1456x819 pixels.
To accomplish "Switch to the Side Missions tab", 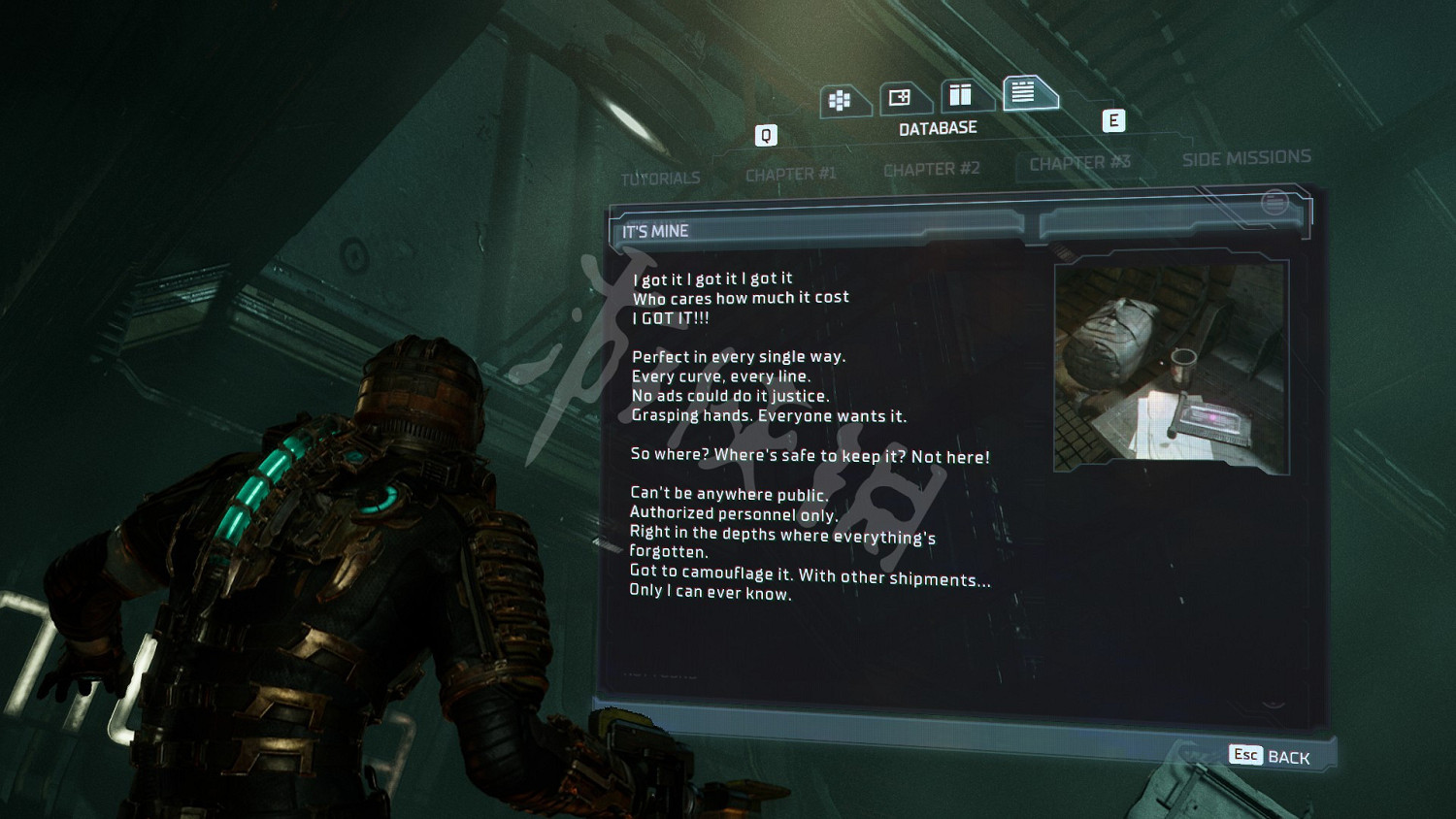I will click(1245, 157).
